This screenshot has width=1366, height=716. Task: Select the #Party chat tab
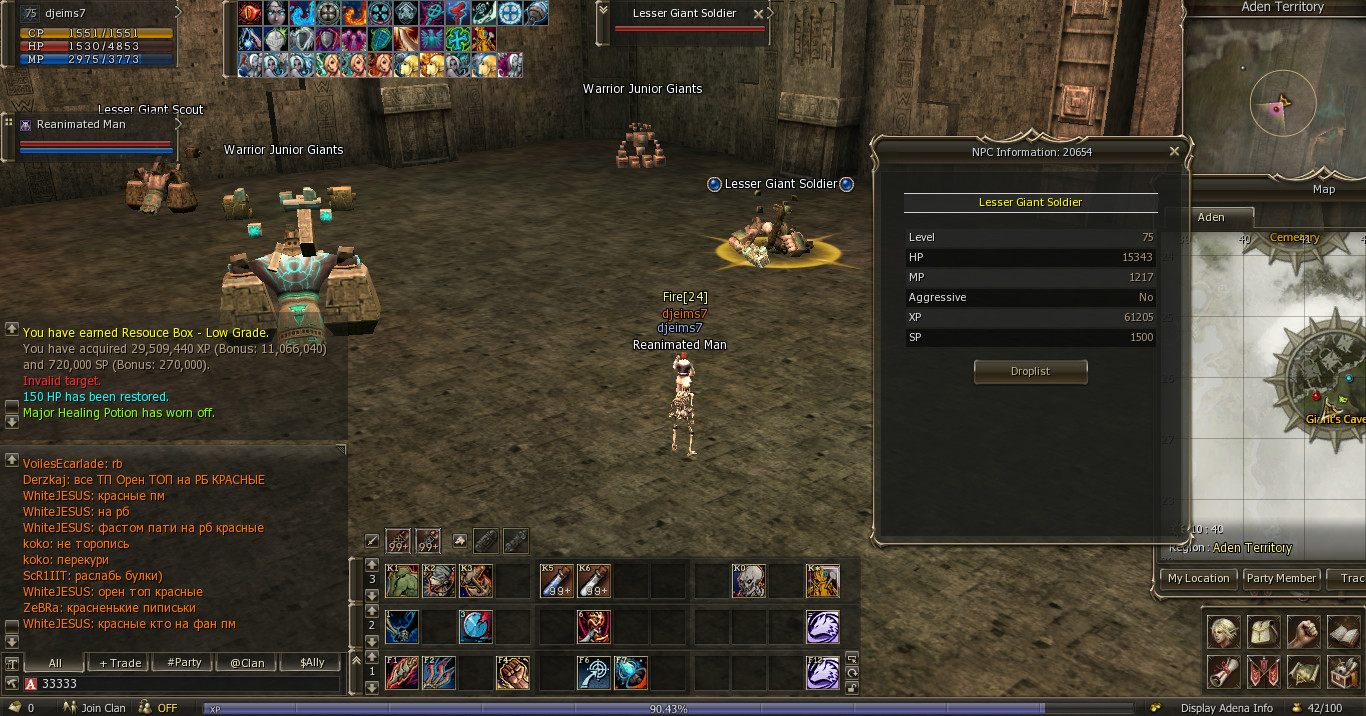pos(184,663)
